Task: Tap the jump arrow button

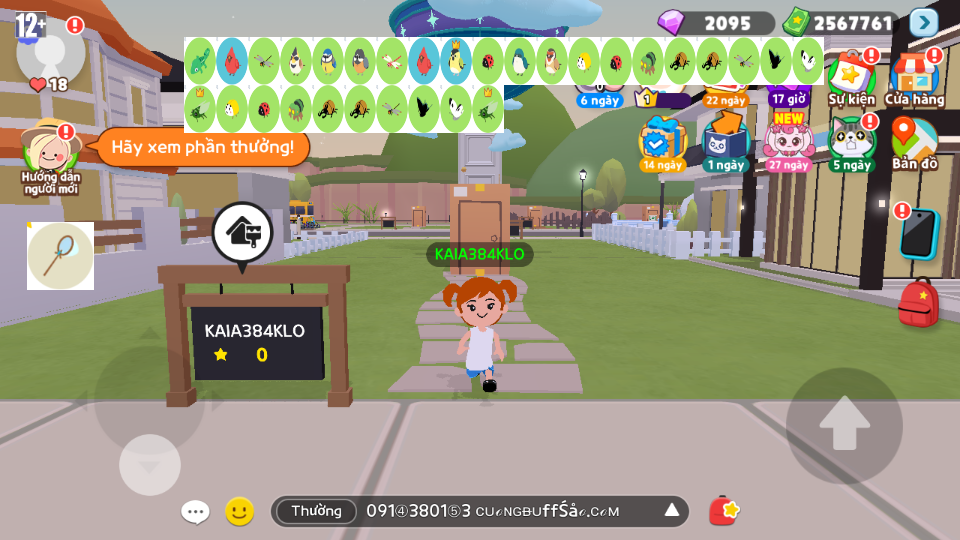Action: click(844, 425)
